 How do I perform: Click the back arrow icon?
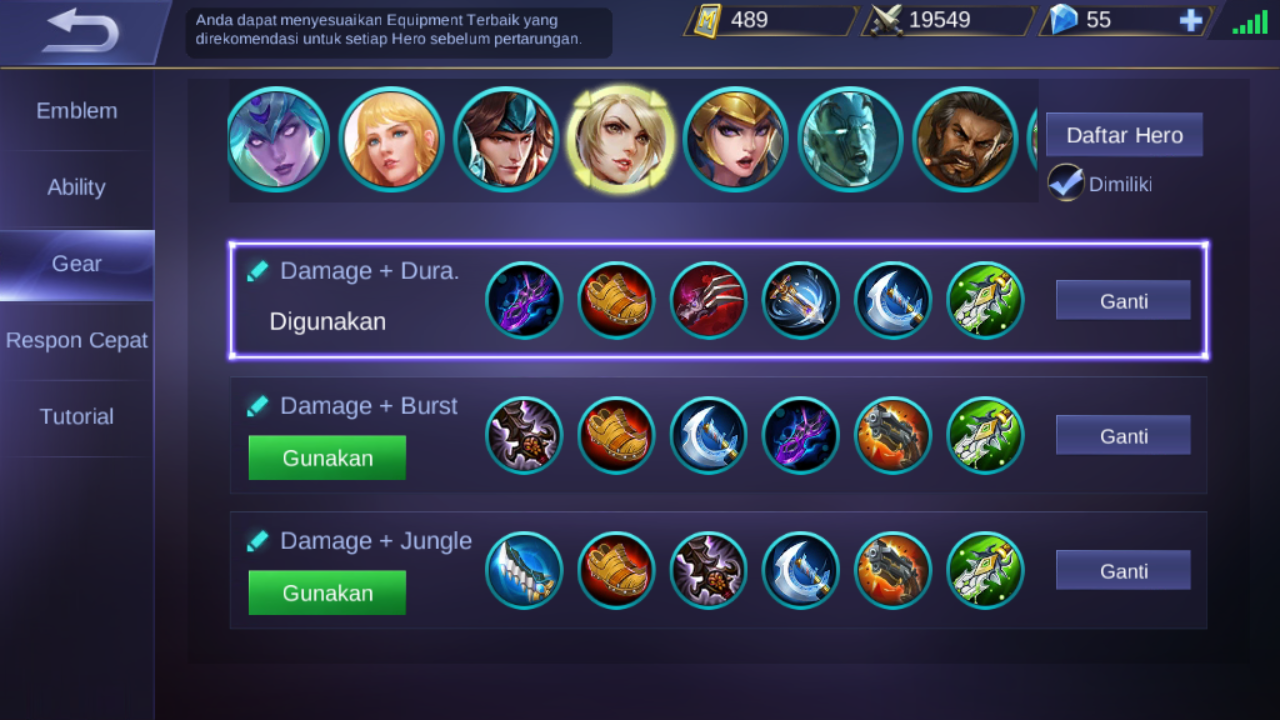click(x=82, y=28)
